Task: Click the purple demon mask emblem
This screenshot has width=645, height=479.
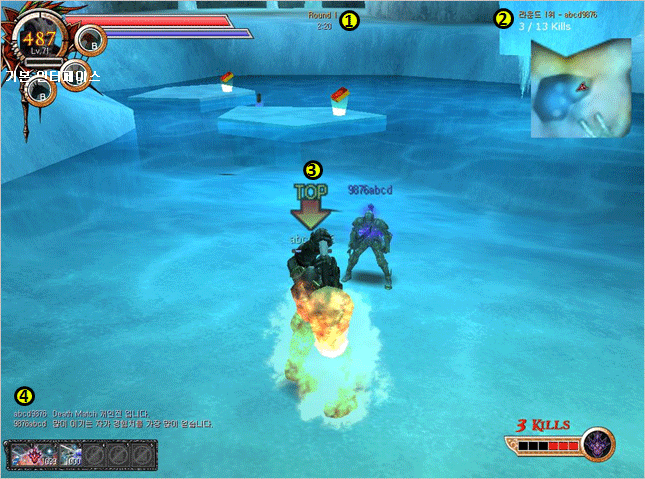Action: 599,442
